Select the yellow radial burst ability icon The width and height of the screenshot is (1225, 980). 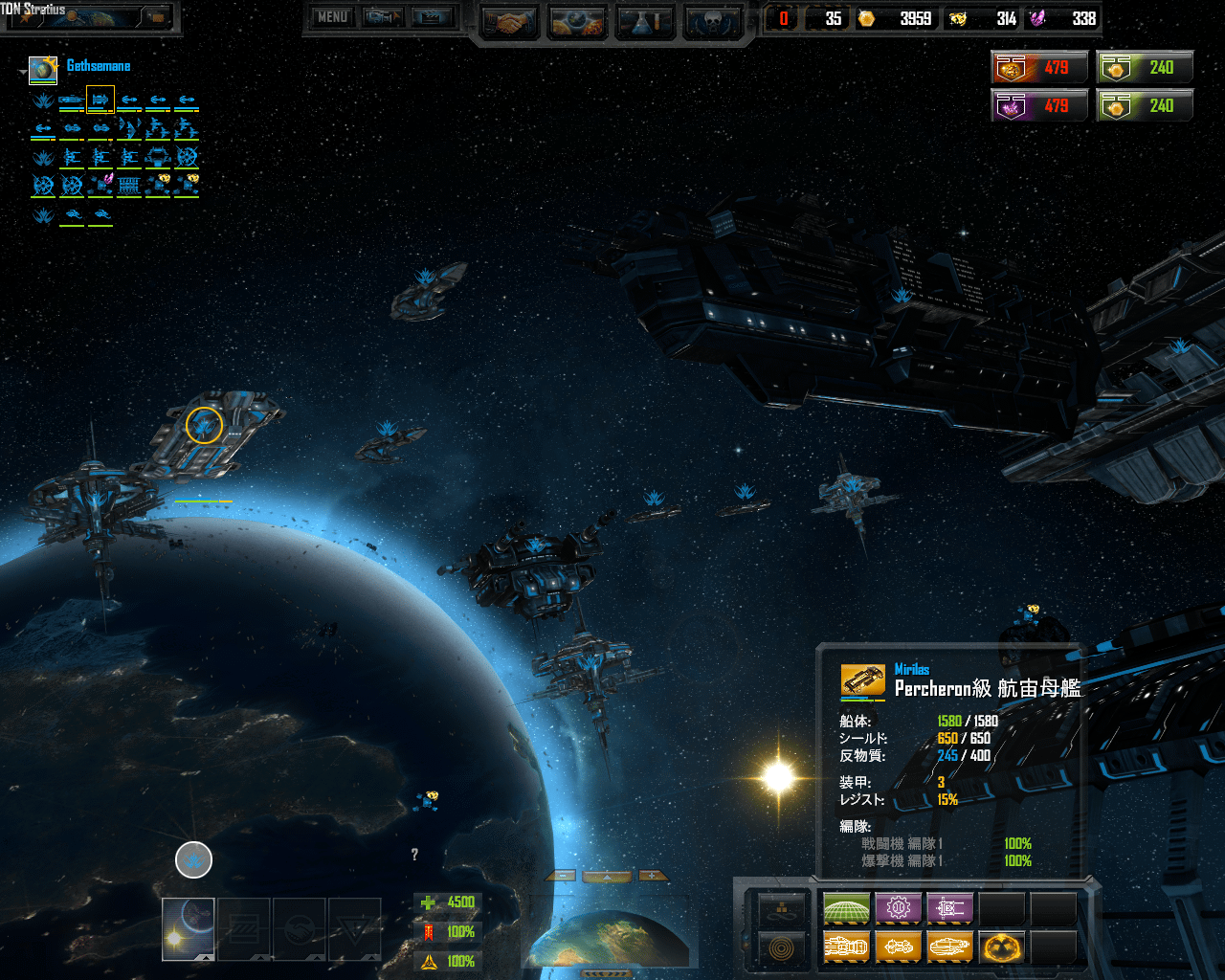[x=1001, y=947]
